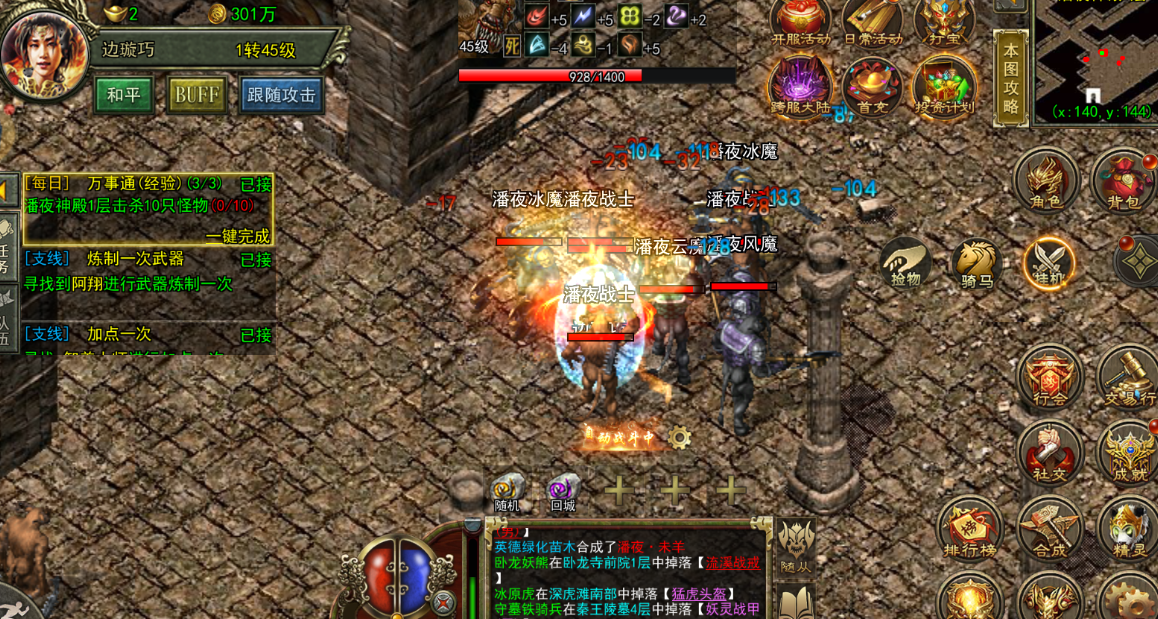Open the 首充 first recharge offer

click(872, 86)
